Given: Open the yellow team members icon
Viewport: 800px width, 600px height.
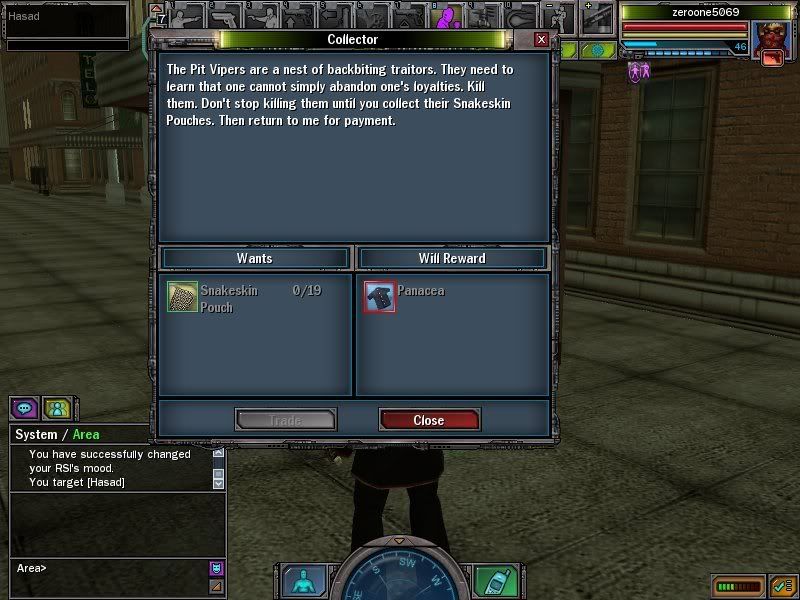Looking at the screenshot, I should coord(59,409).
